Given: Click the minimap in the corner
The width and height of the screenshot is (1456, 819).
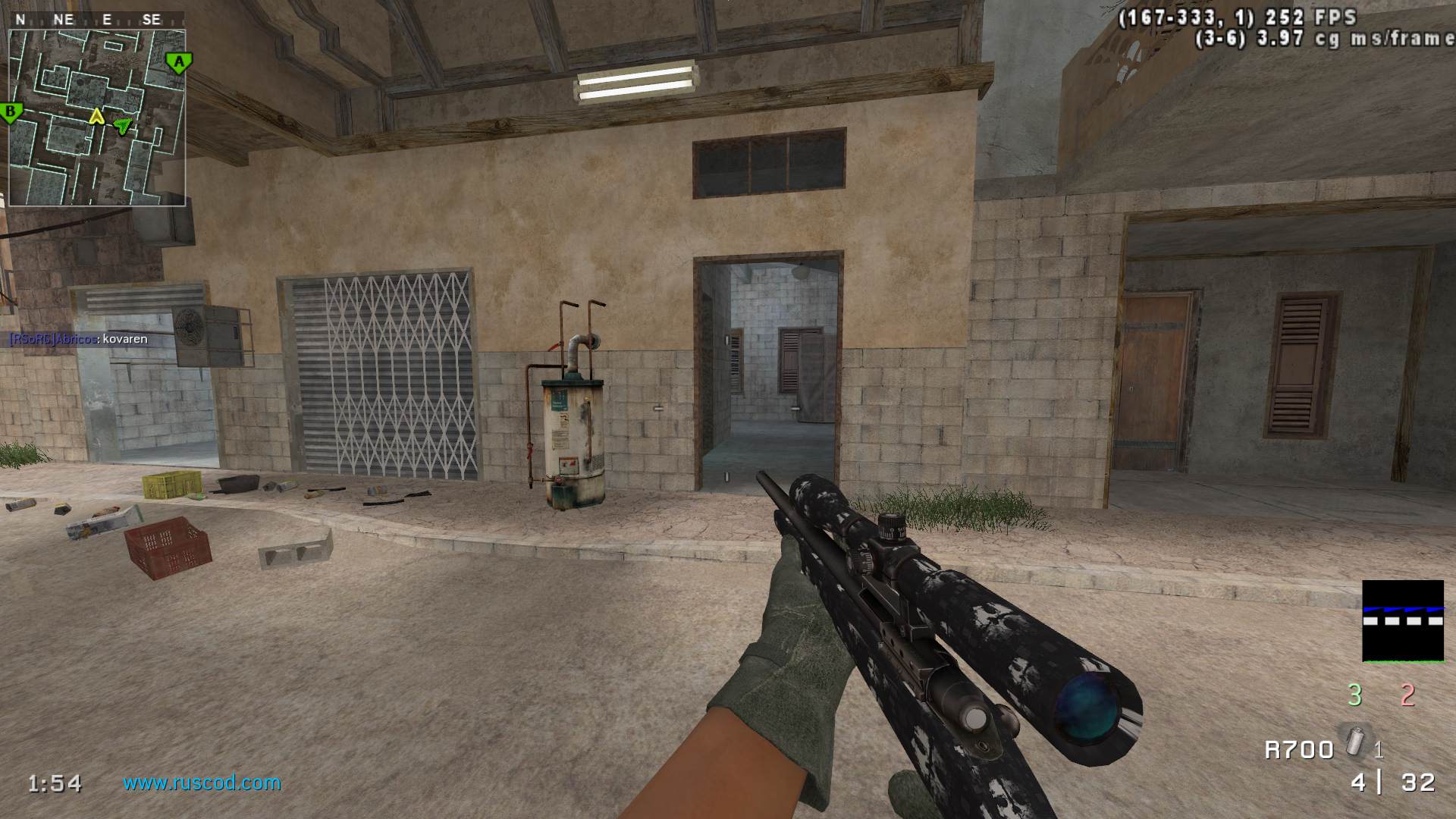Looking at the screenshot, I should point(97,118).
